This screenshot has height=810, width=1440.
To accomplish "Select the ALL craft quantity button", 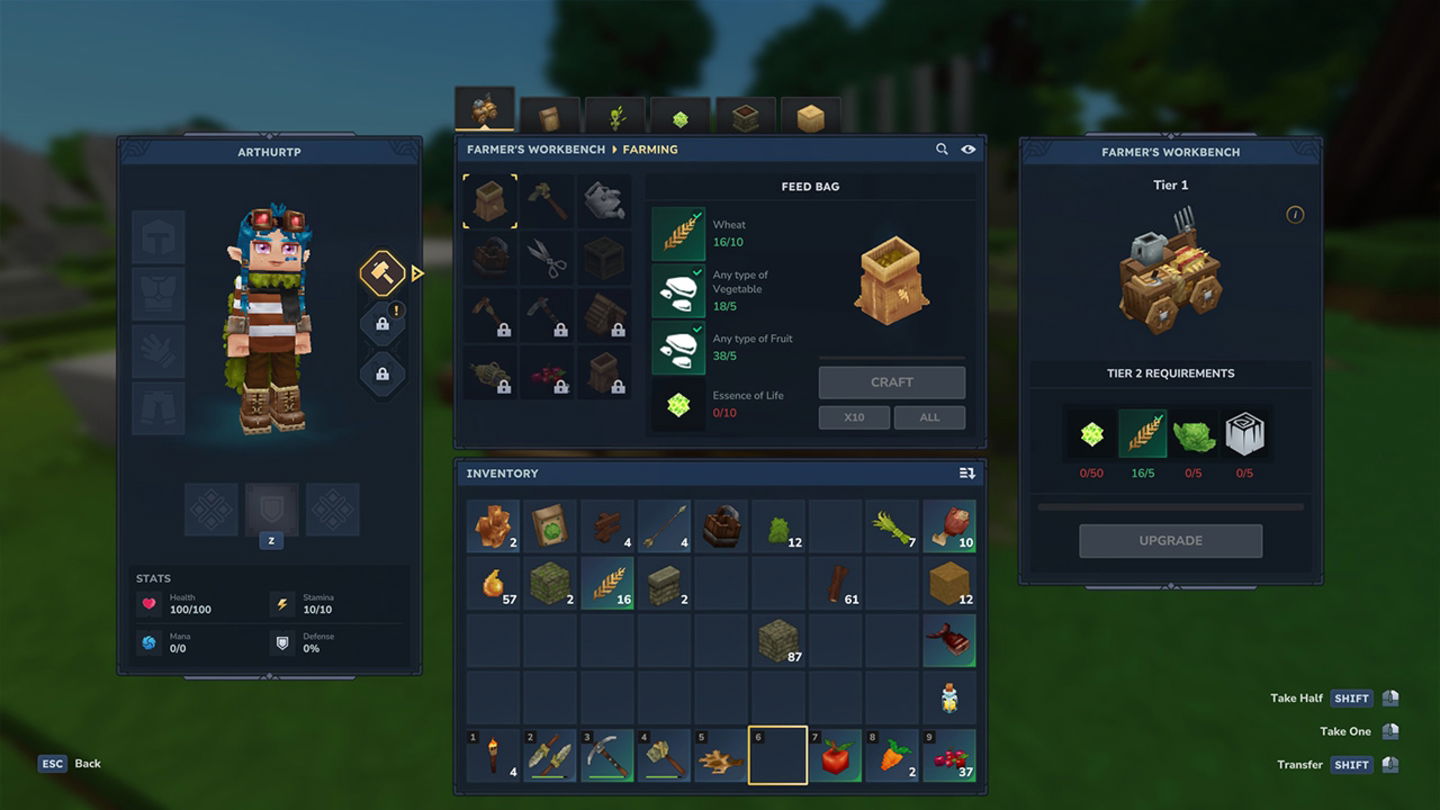I will tap(929, 417).
